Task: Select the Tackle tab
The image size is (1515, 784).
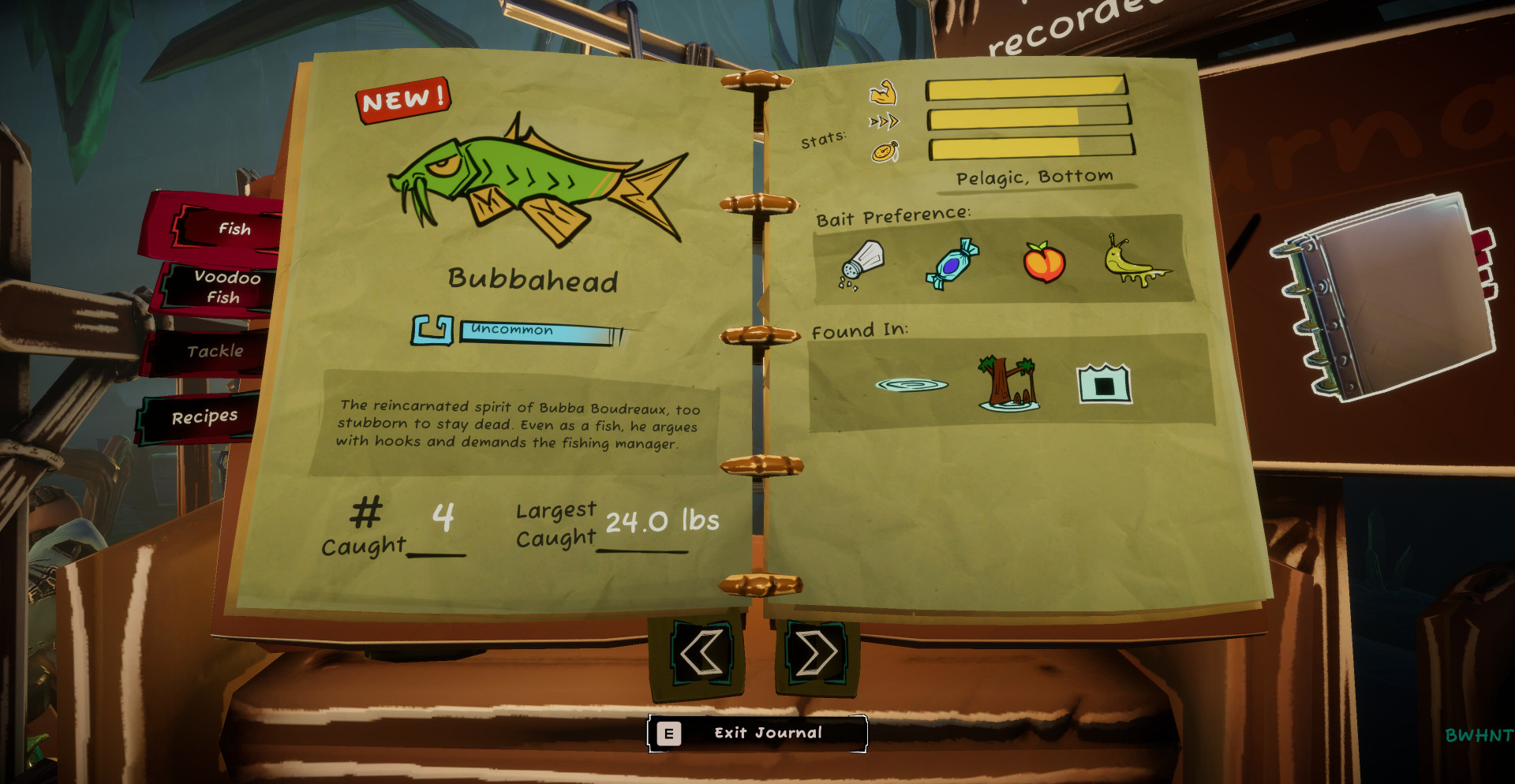Action: [213, 351]
